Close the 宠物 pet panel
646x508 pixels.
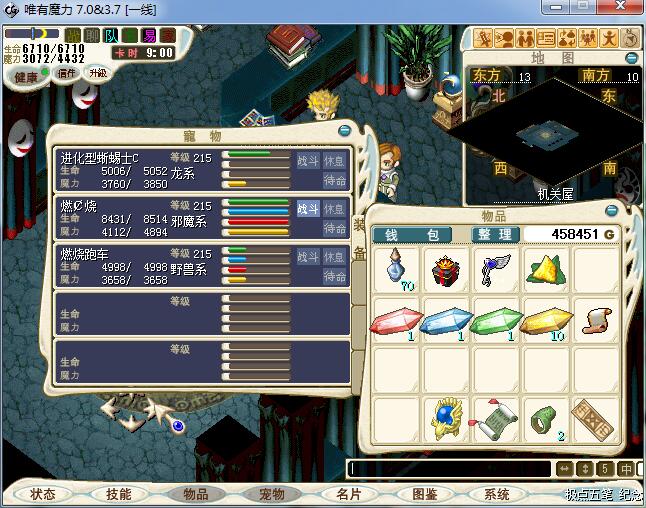coord(345,129)
